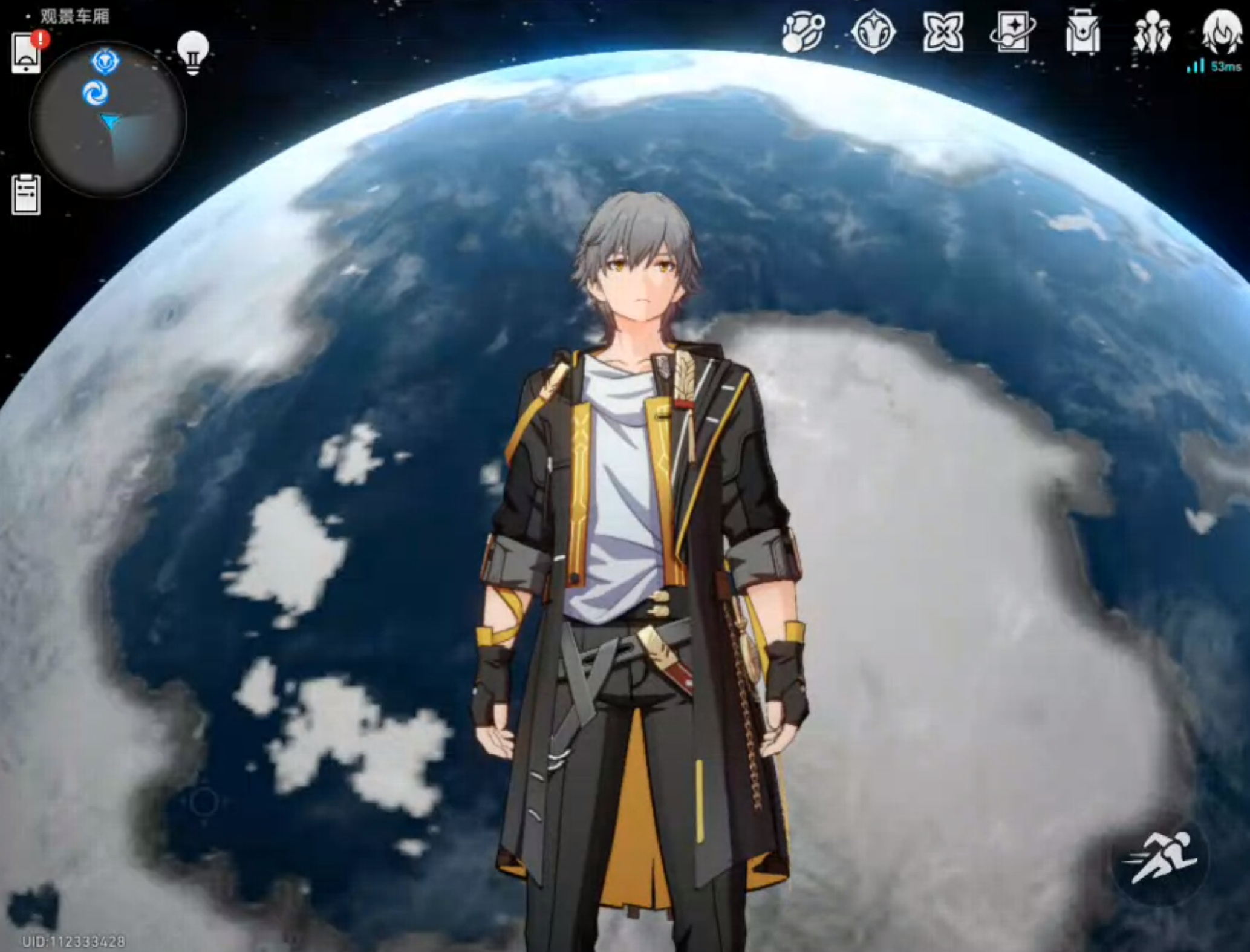Open the warp star ticket icon
This screenshot has height=952, width=1250.
[x=1013, y=33]
